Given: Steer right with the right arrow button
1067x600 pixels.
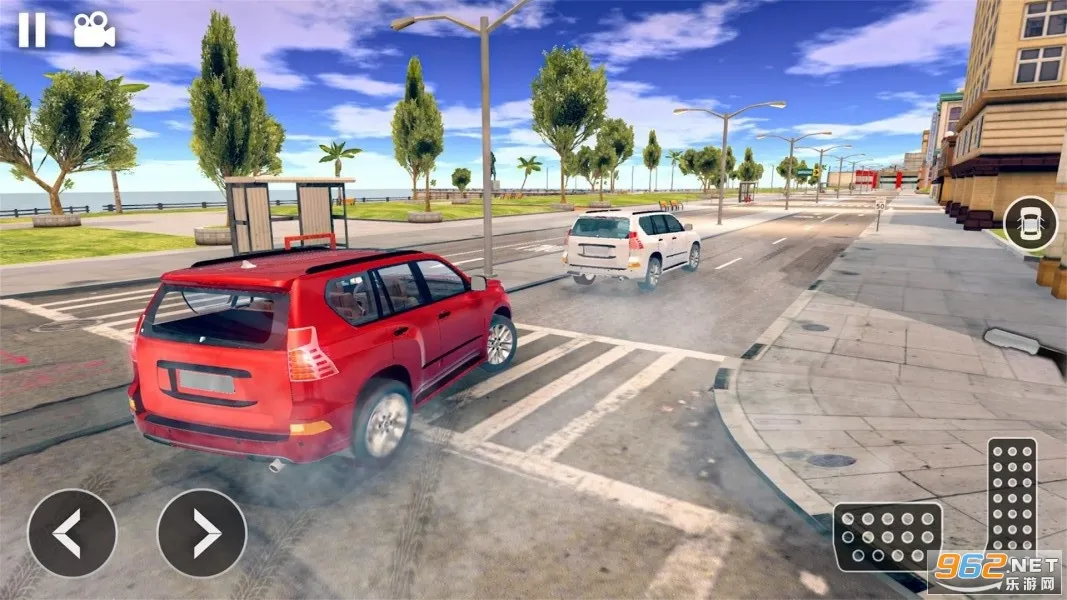Looking at the screenshot, I should [x=202, y=533].
